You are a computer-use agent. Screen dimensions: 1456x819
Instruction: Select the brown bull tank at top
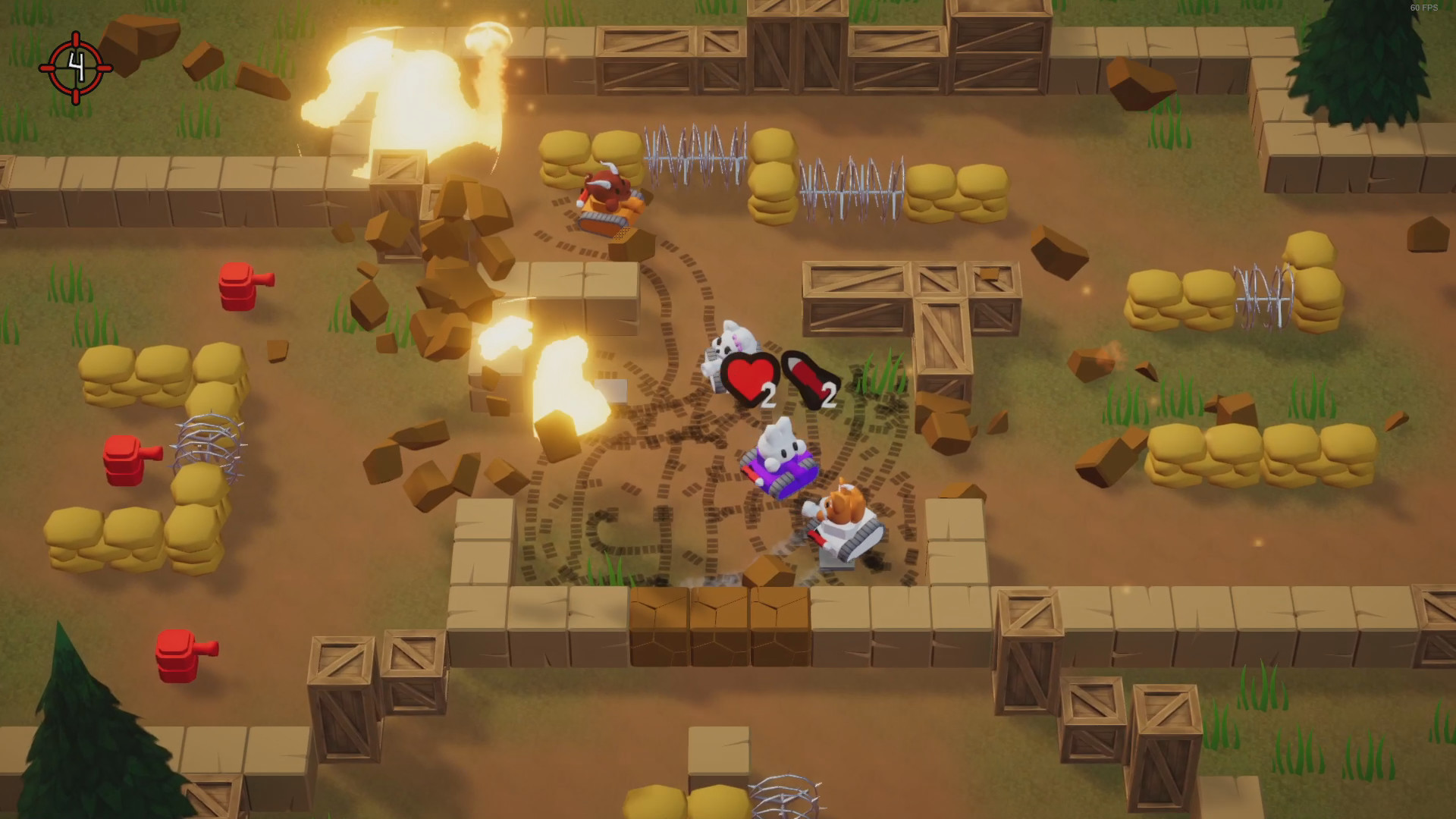coord(607,201)
